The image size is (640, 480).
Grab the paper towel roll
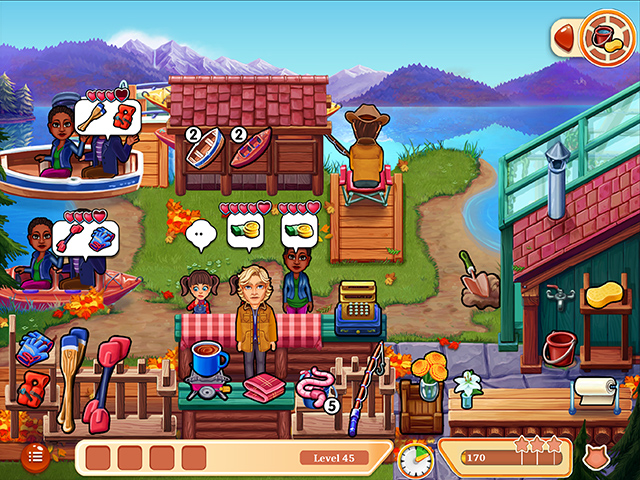point(595,392)
